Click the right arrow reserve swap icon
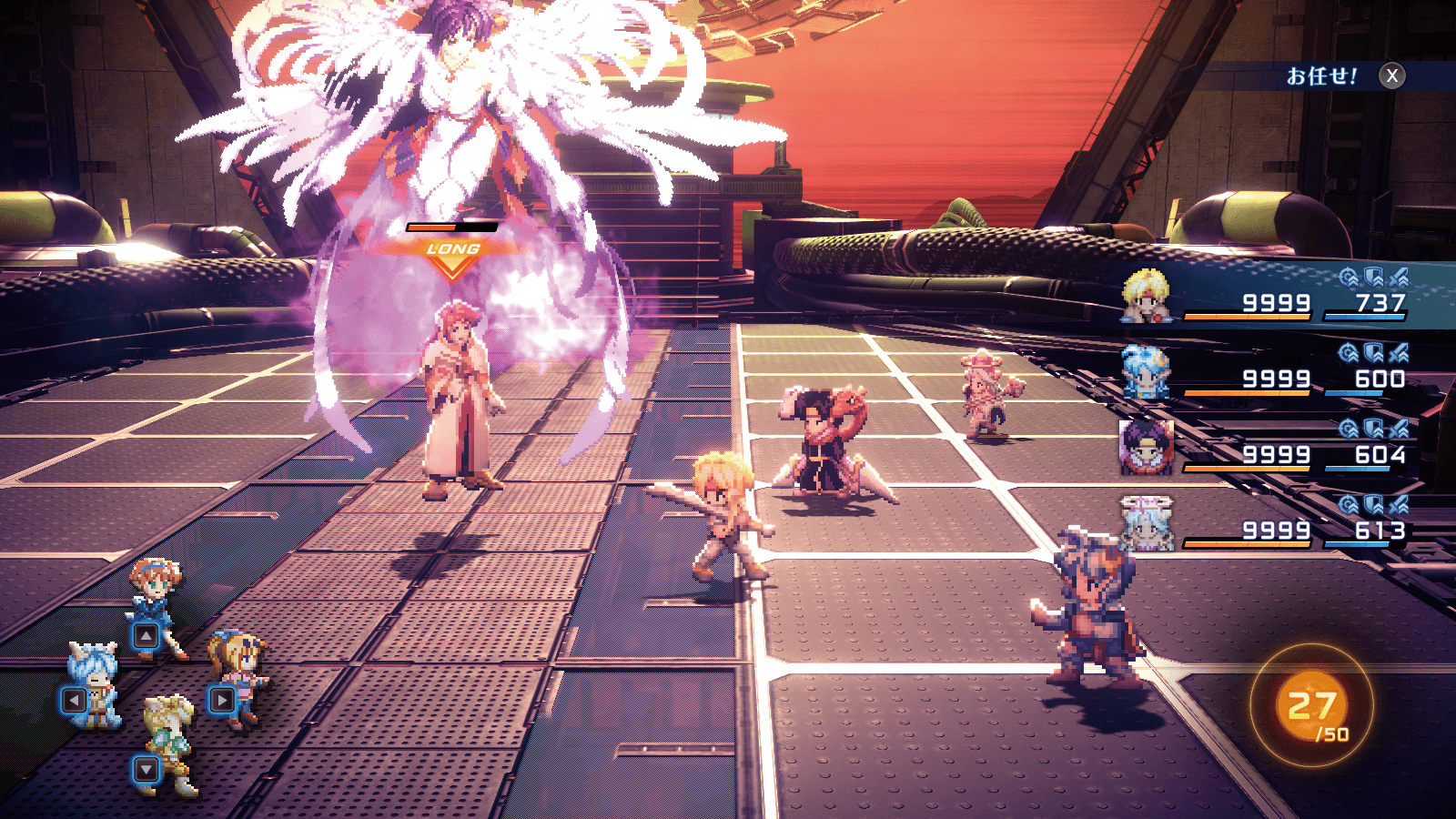 (x=222, y=701)
